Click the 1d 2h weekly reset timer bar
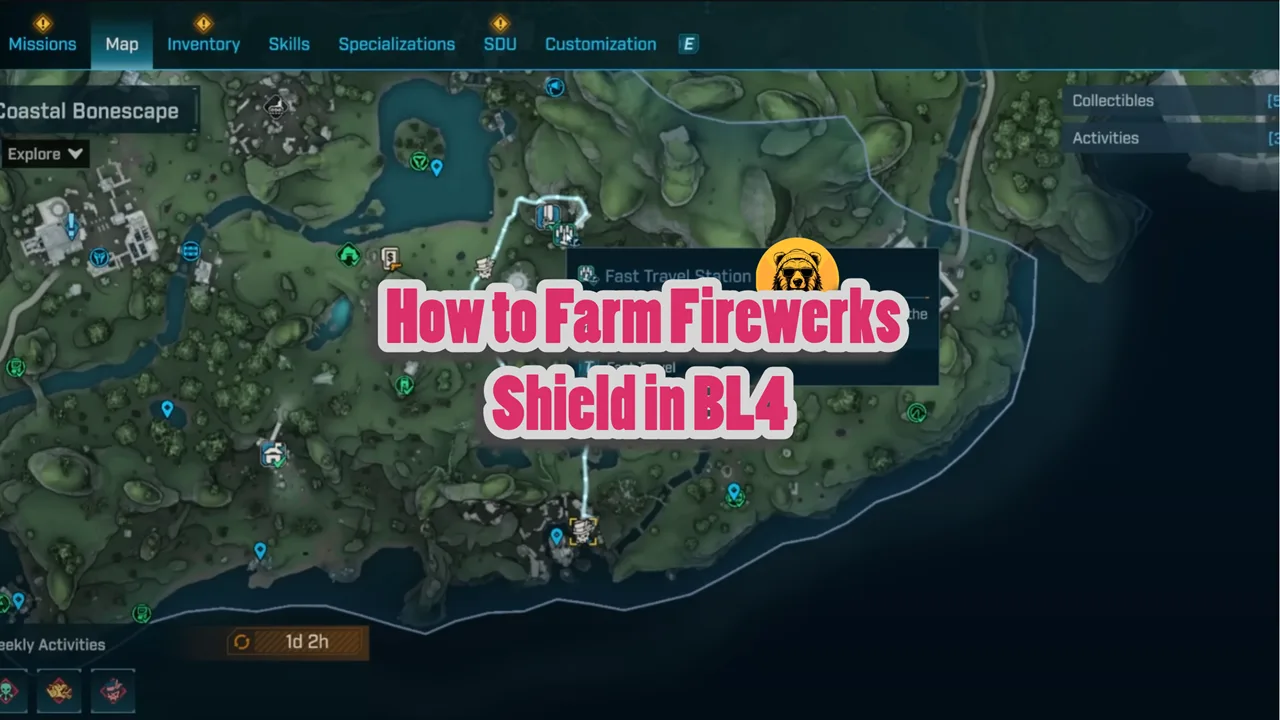The image size is (1280, 720). pyautogui.click(x=296, y=642)
